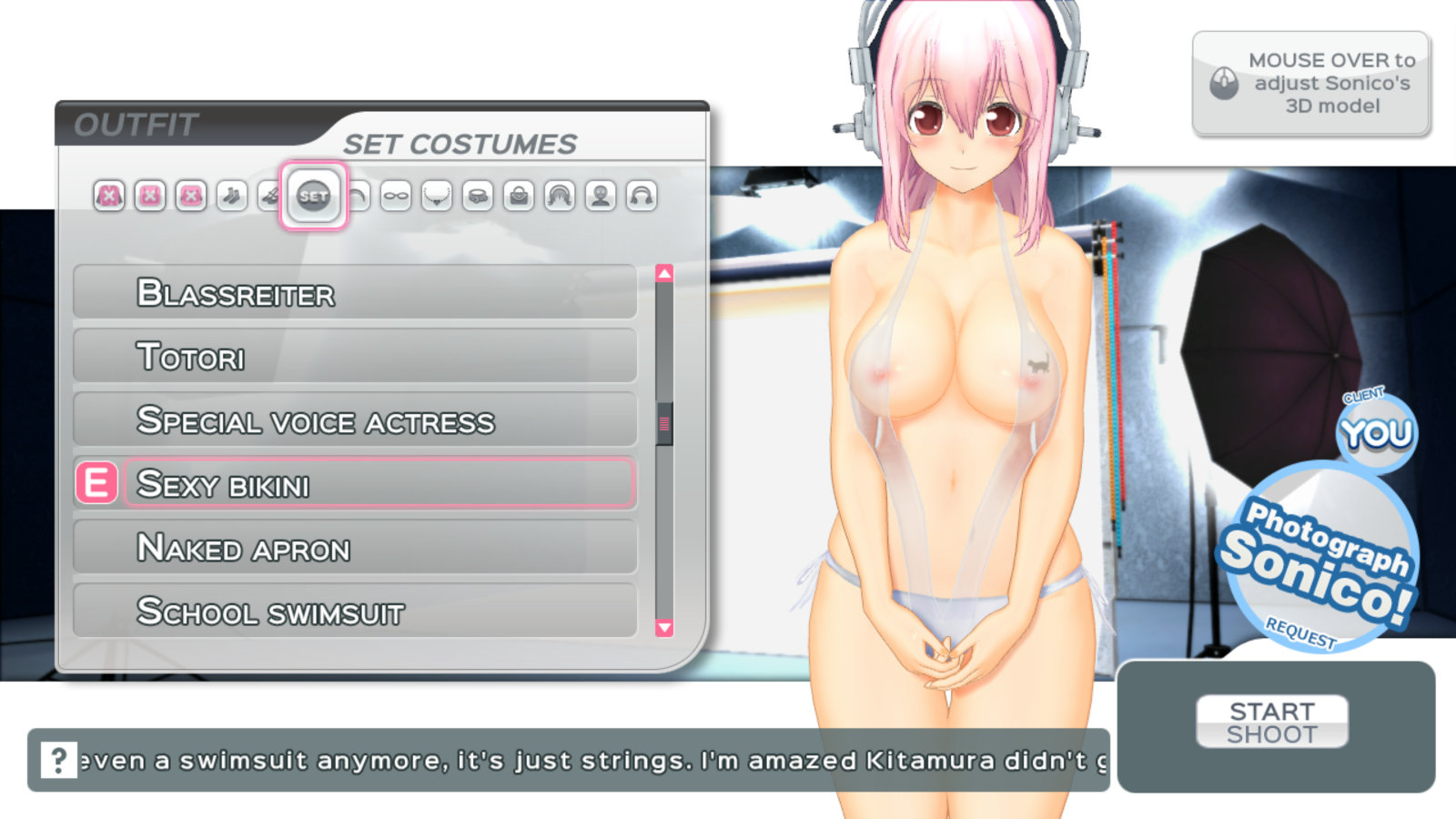
Task: Toggle off the bra item
Action: [150, 196]
